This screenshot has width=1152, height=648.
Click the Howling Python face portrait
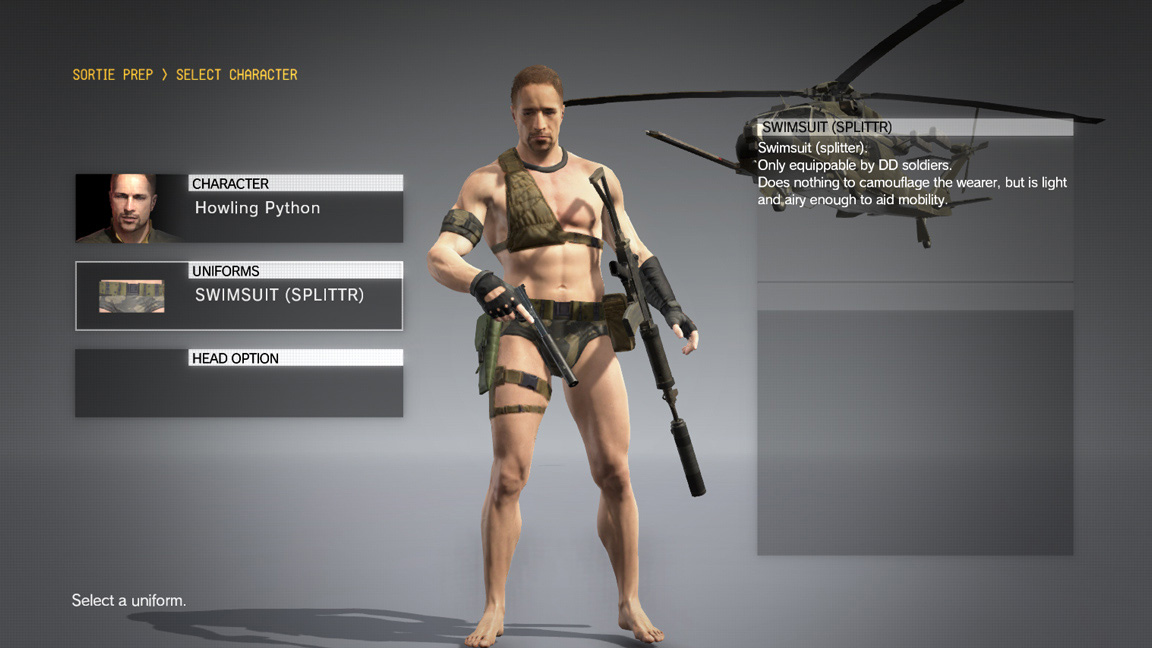(x=131, y=208)
